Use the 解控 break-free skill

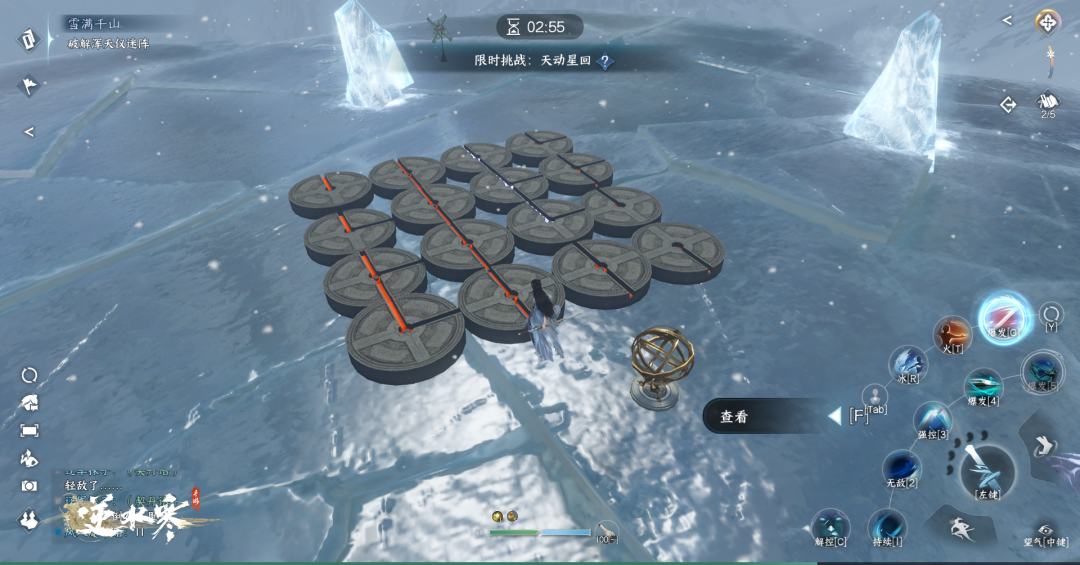830,527
